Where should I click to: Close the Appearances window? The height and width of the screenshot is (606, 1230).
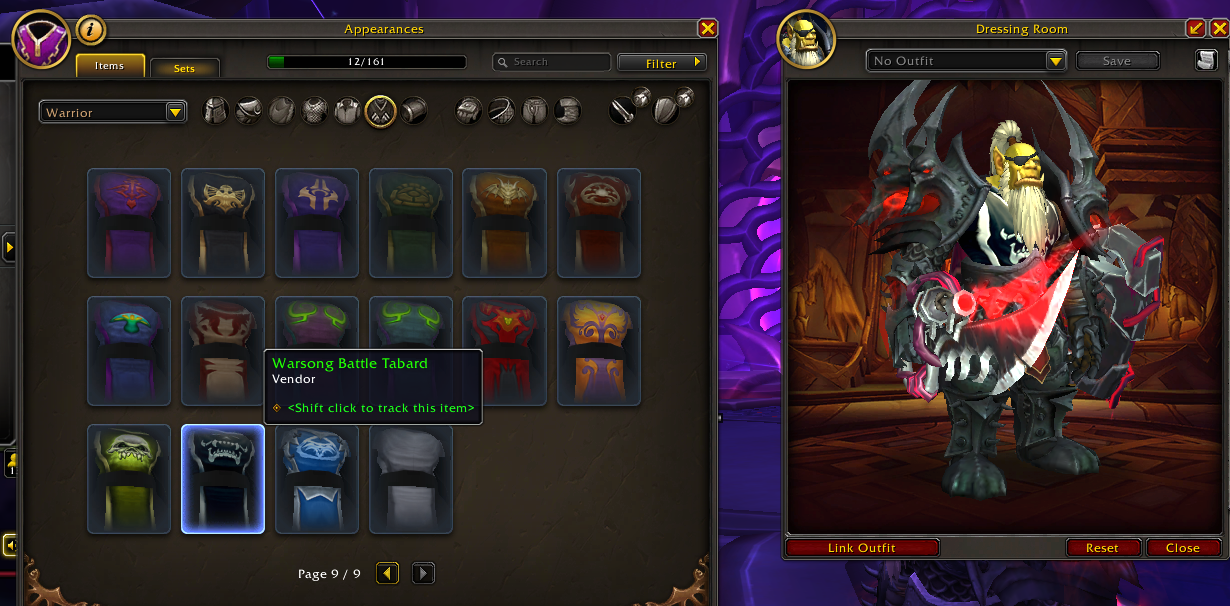tap(707, 29)
